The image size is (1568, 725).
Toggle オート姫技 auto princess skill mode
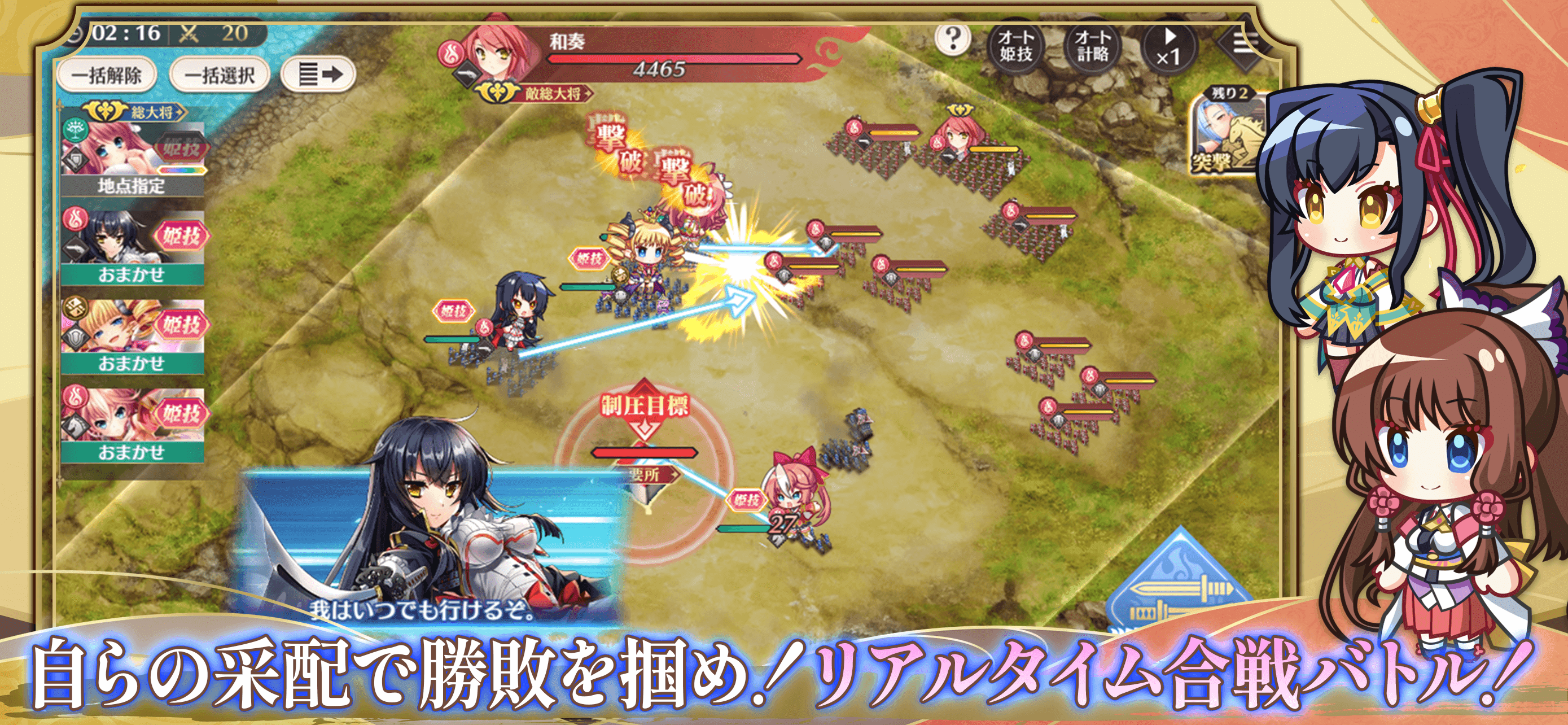point(1016,47)
